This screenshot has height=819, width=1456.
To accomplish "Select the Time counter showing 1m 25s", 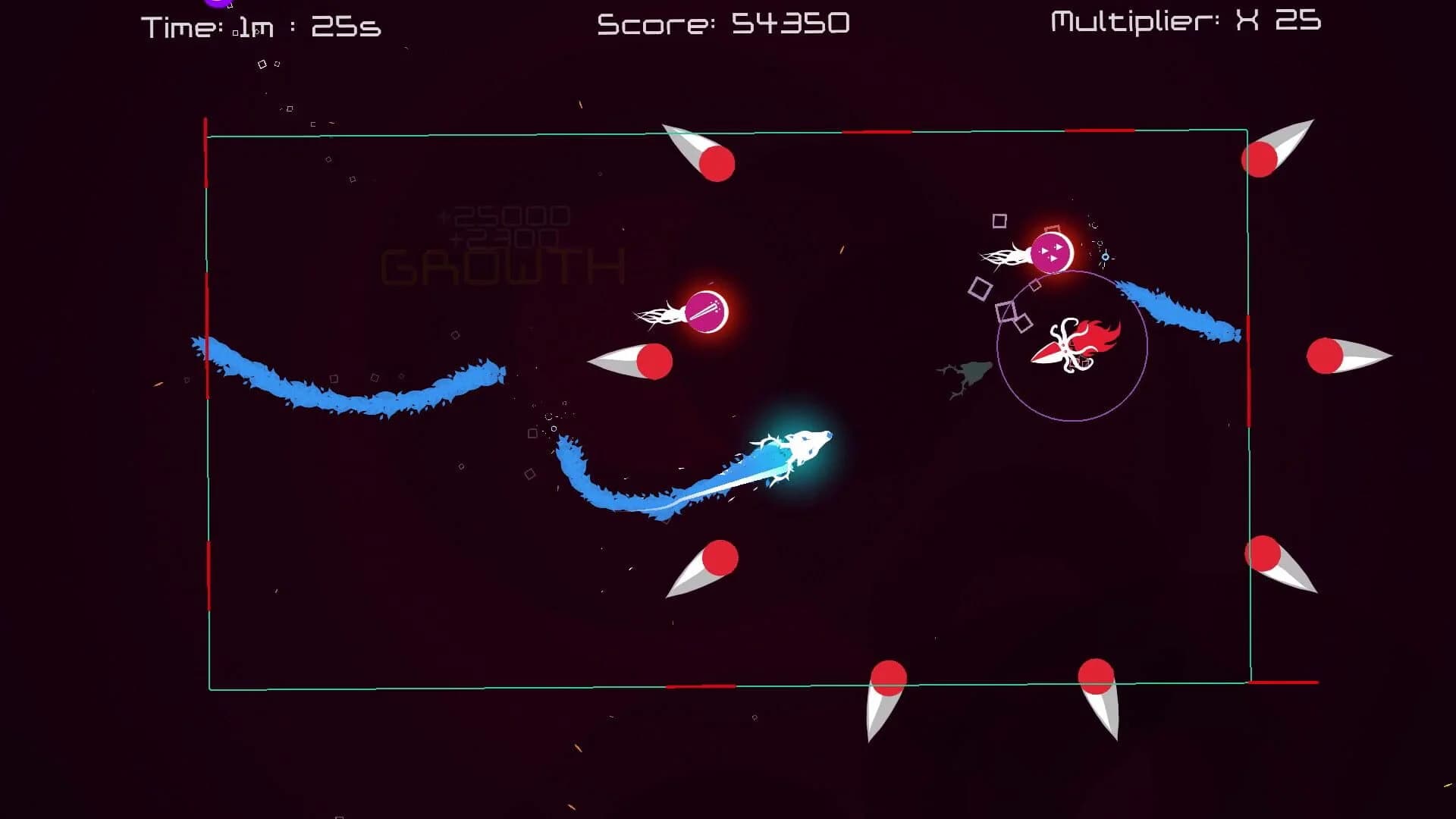I will point(258,25).
